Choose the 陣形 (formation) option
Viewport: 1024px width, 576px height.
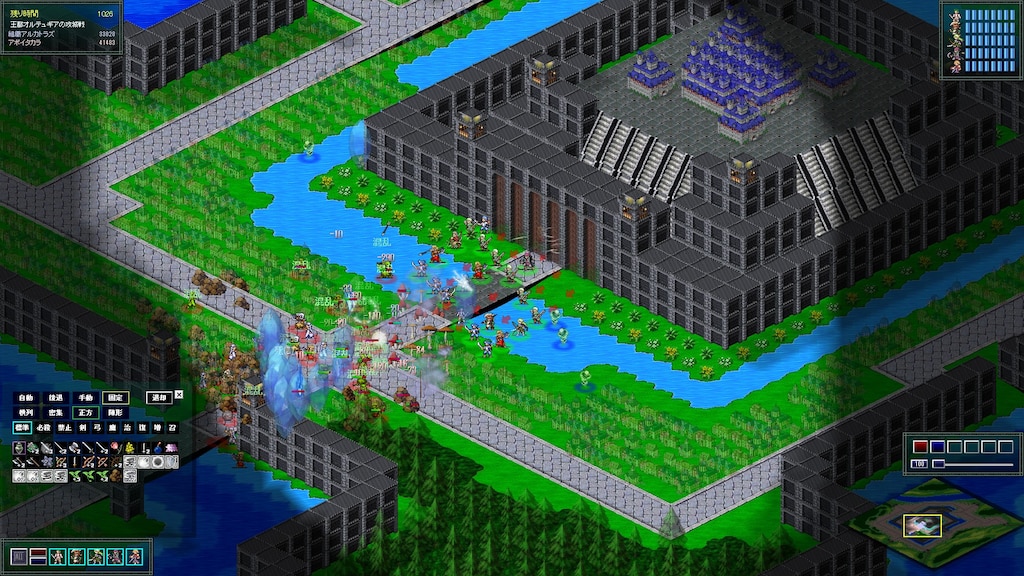[117, 412]
